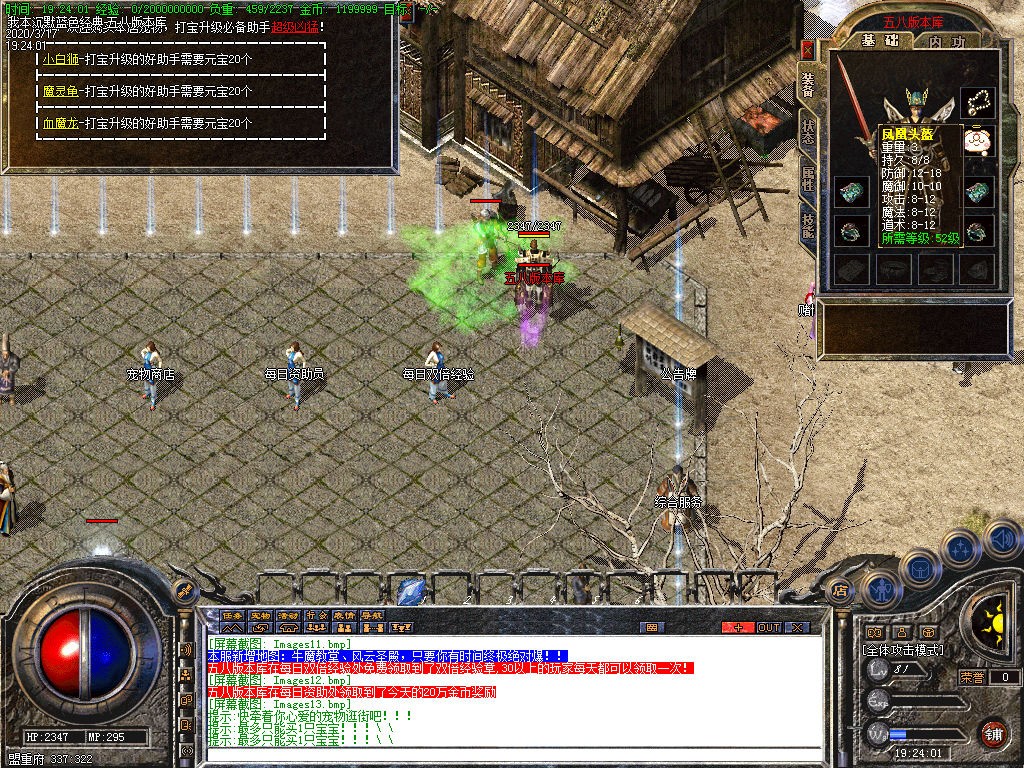1024x768 pixels.
Task: Open the bag round button
Action: pyautogui.click(x=919, y=567)
